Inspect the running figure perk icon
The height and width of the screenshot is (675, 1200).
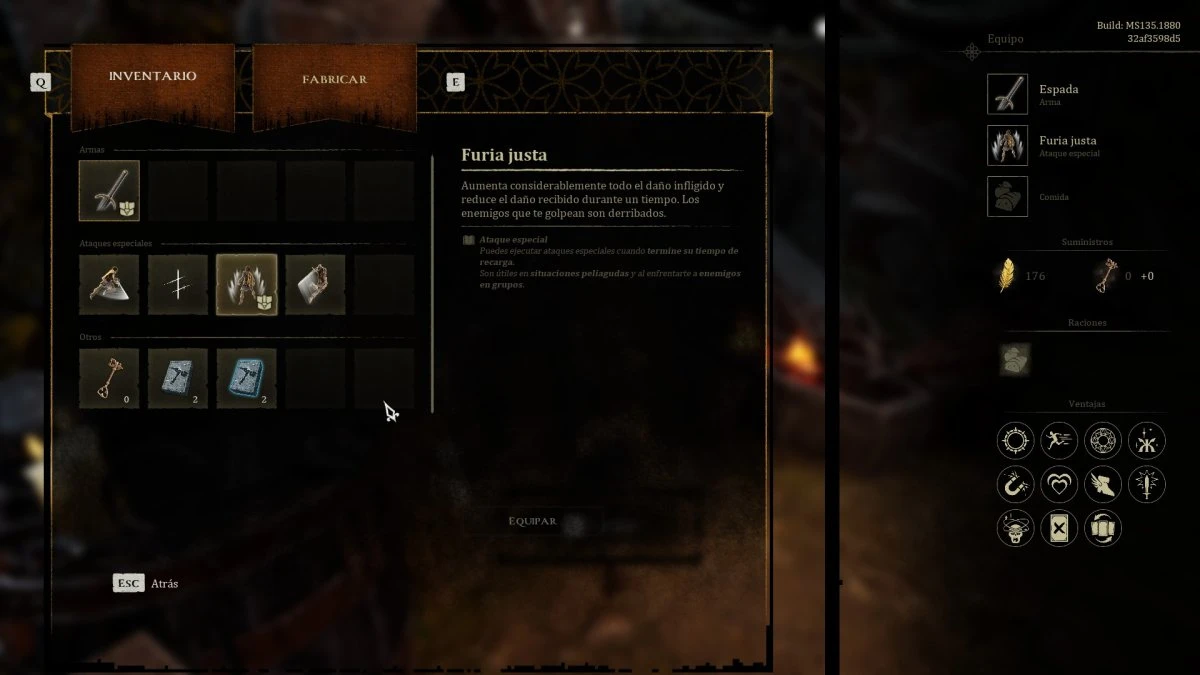tap(1059, 440)
